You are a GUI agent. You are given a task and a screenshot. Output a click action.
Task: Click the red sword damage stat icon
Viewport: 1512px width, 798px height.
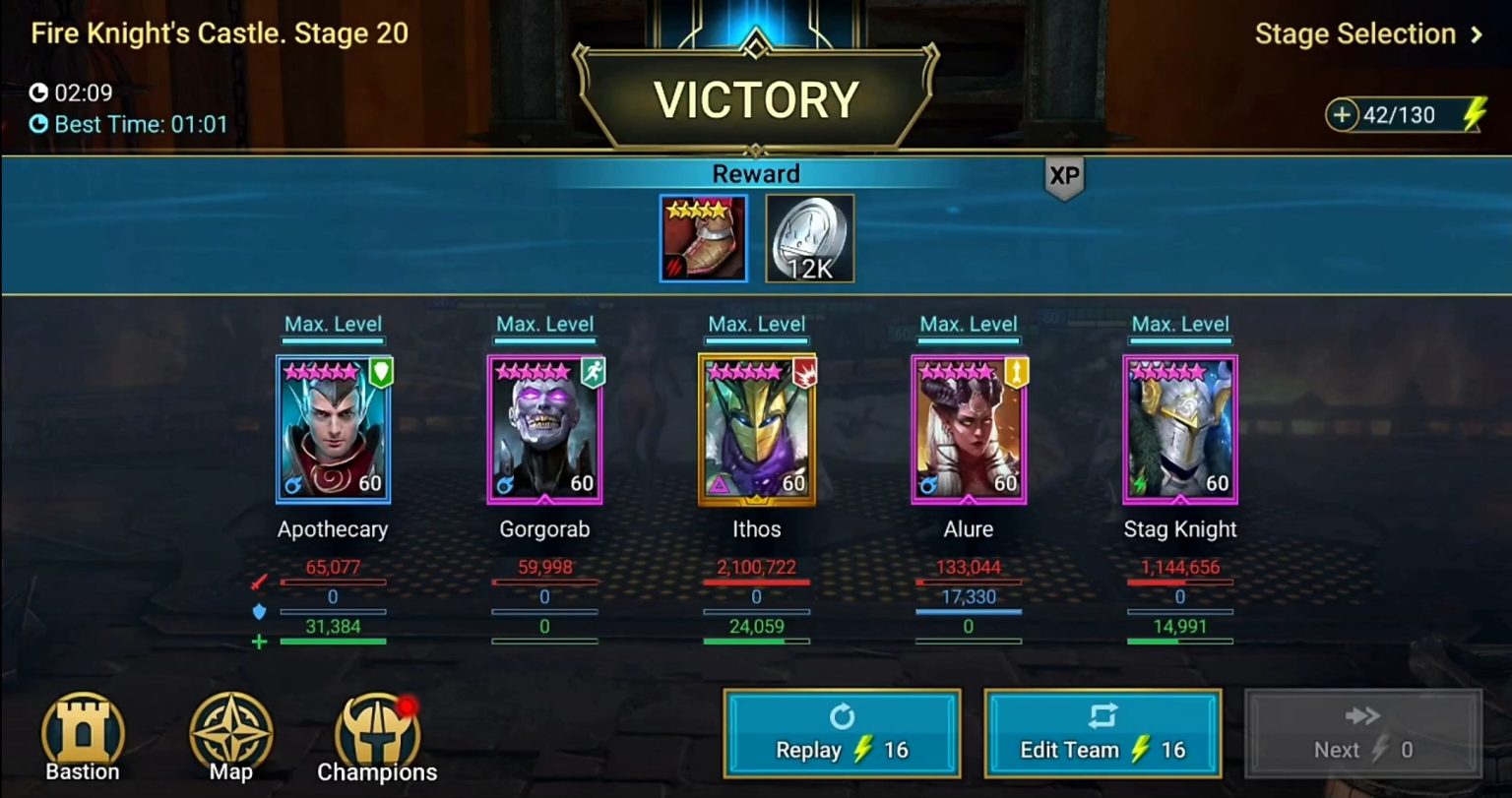[258, 581]
